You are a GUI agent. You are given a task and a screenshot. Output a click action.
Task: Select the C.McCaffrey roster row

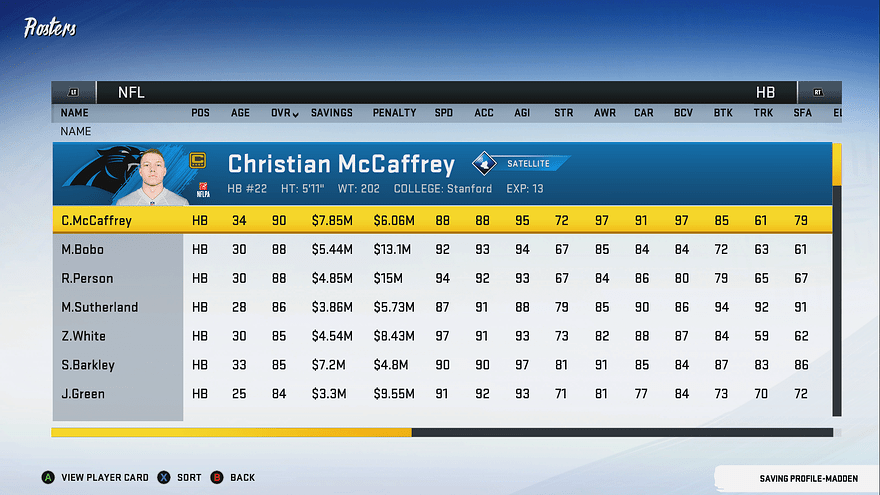pyautogui.click(x=440, y=220)
